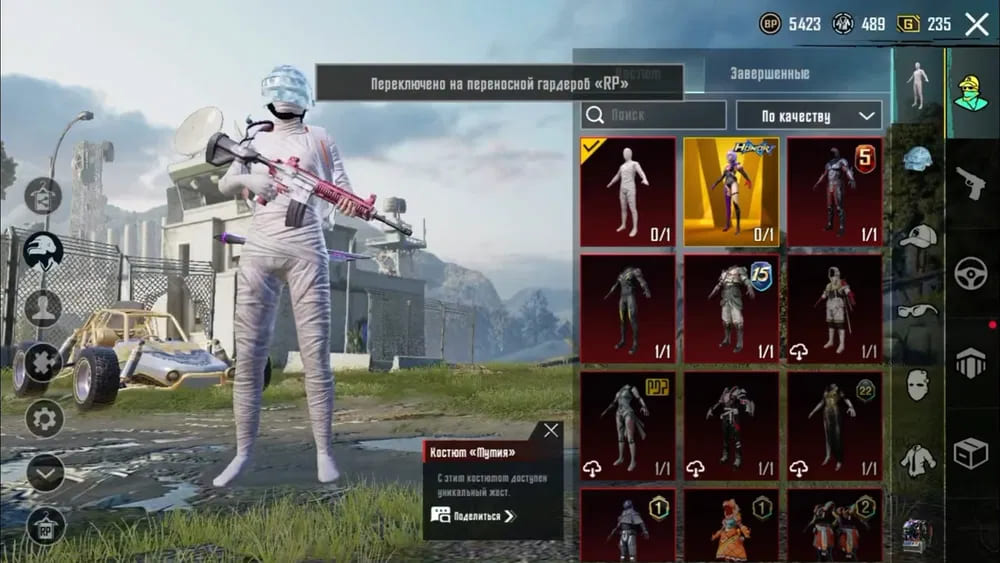1000x563 pixels.
Task: Open the glasses category
Action: pos(917,310)
